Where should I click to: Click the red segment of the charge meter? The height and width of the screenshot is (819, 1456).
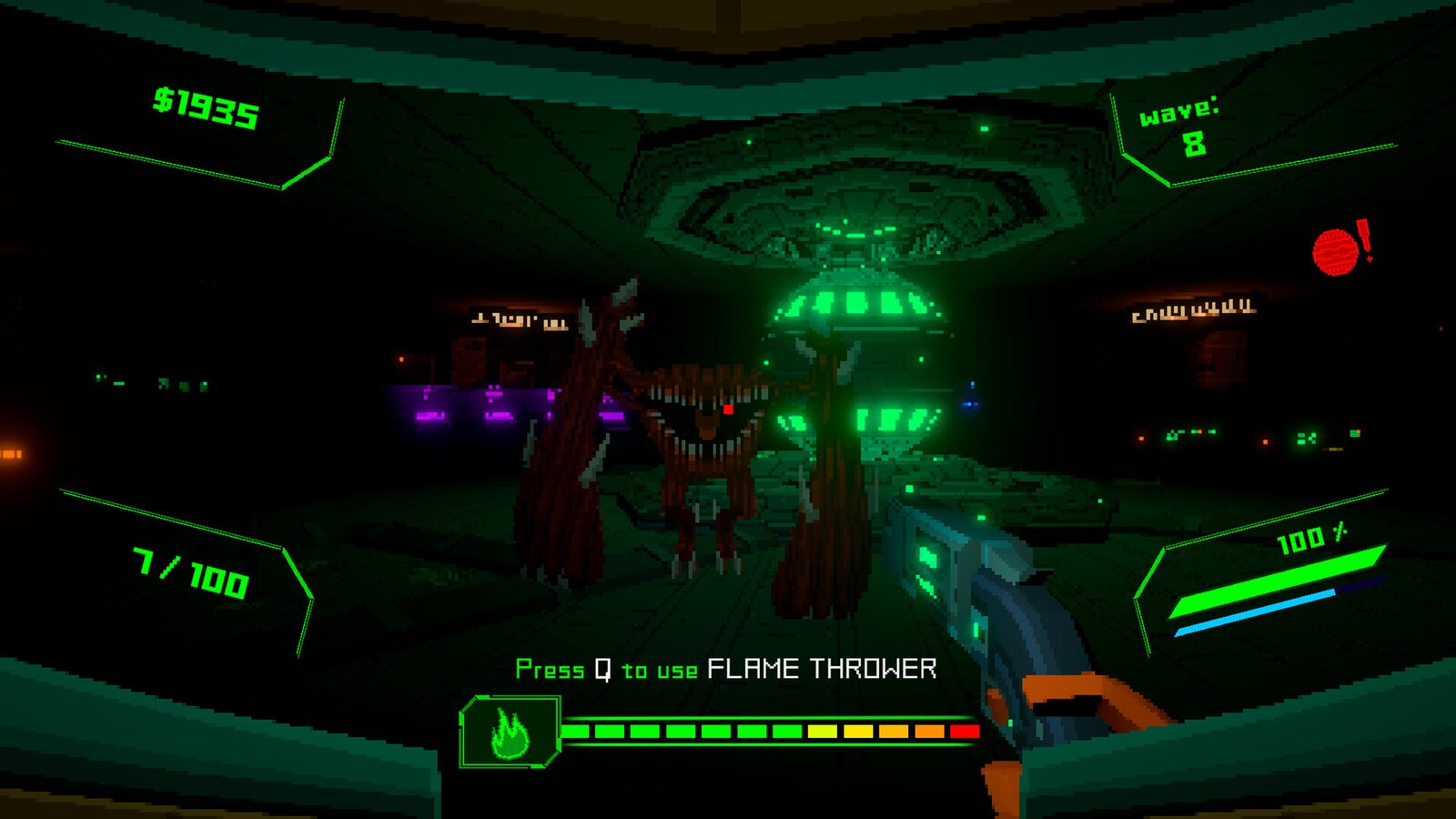pos(962,731)
